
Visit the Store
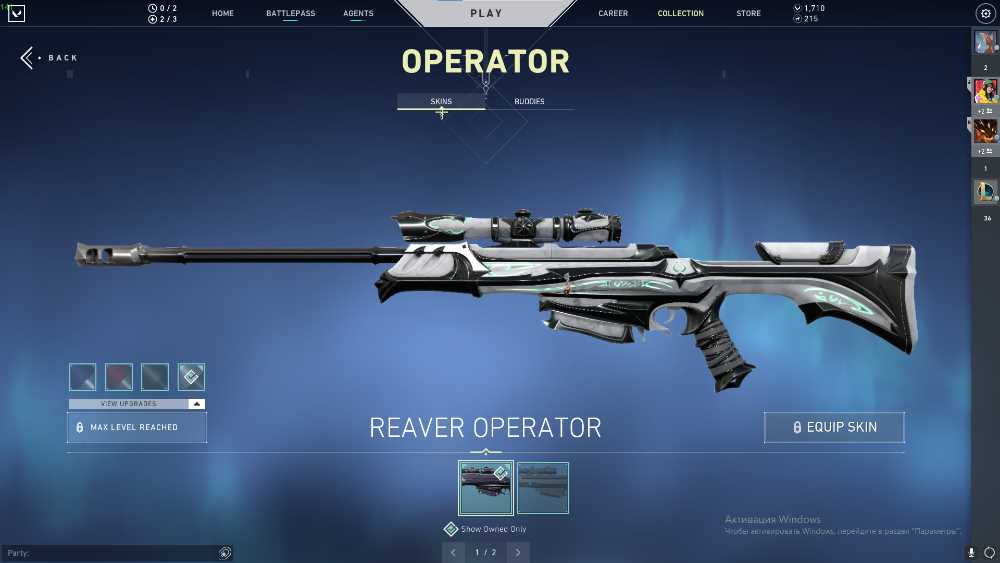pyautogui.click(x=748, y=14)
